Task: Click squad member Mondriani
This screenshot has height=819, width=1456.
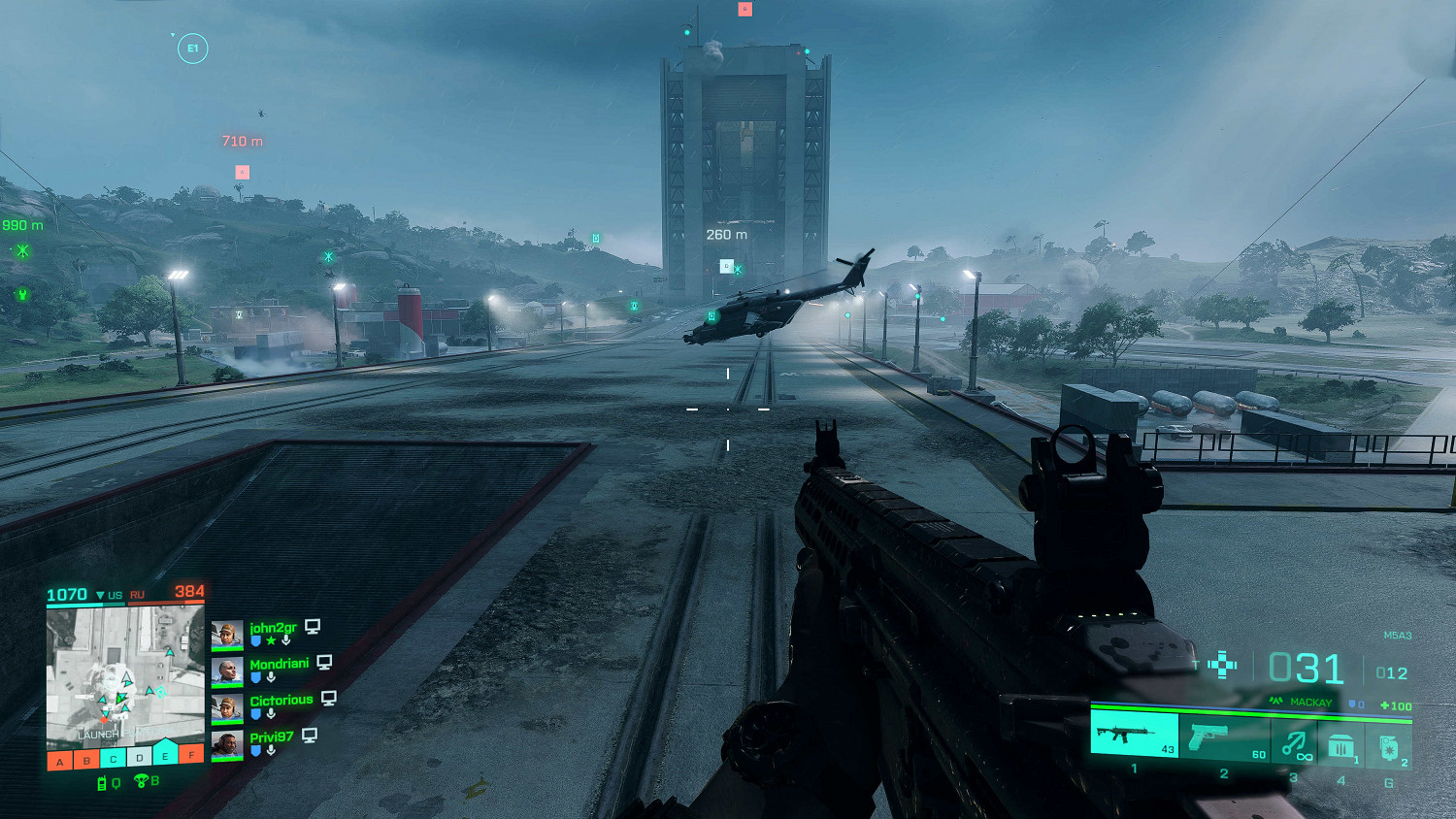Action: tap(279, 664)
